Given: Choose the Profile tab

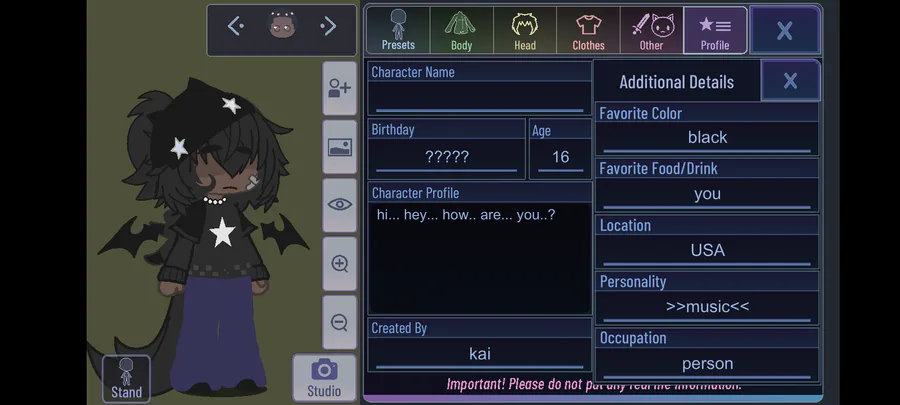Looking at the screenshot, I should 715,30.
